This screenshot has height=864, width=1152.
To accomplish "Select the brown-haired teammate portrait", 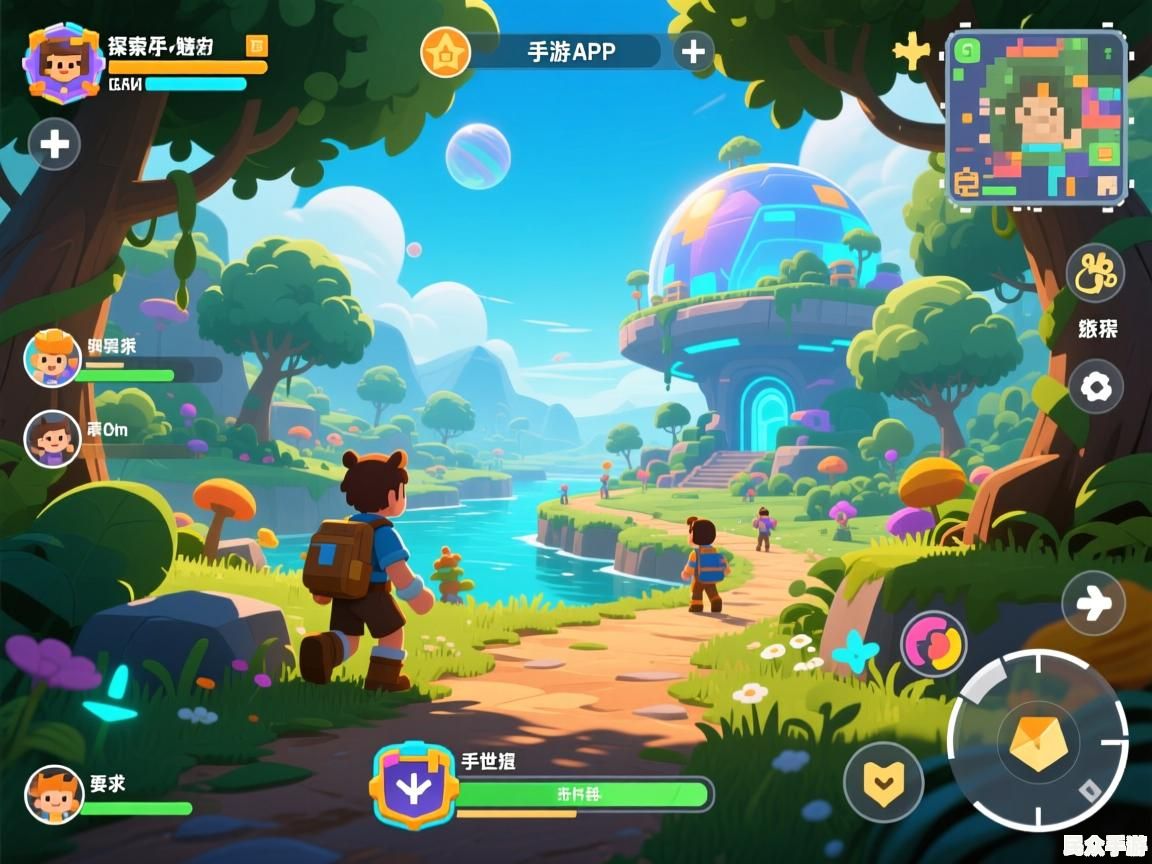I will tap(52, 439).
